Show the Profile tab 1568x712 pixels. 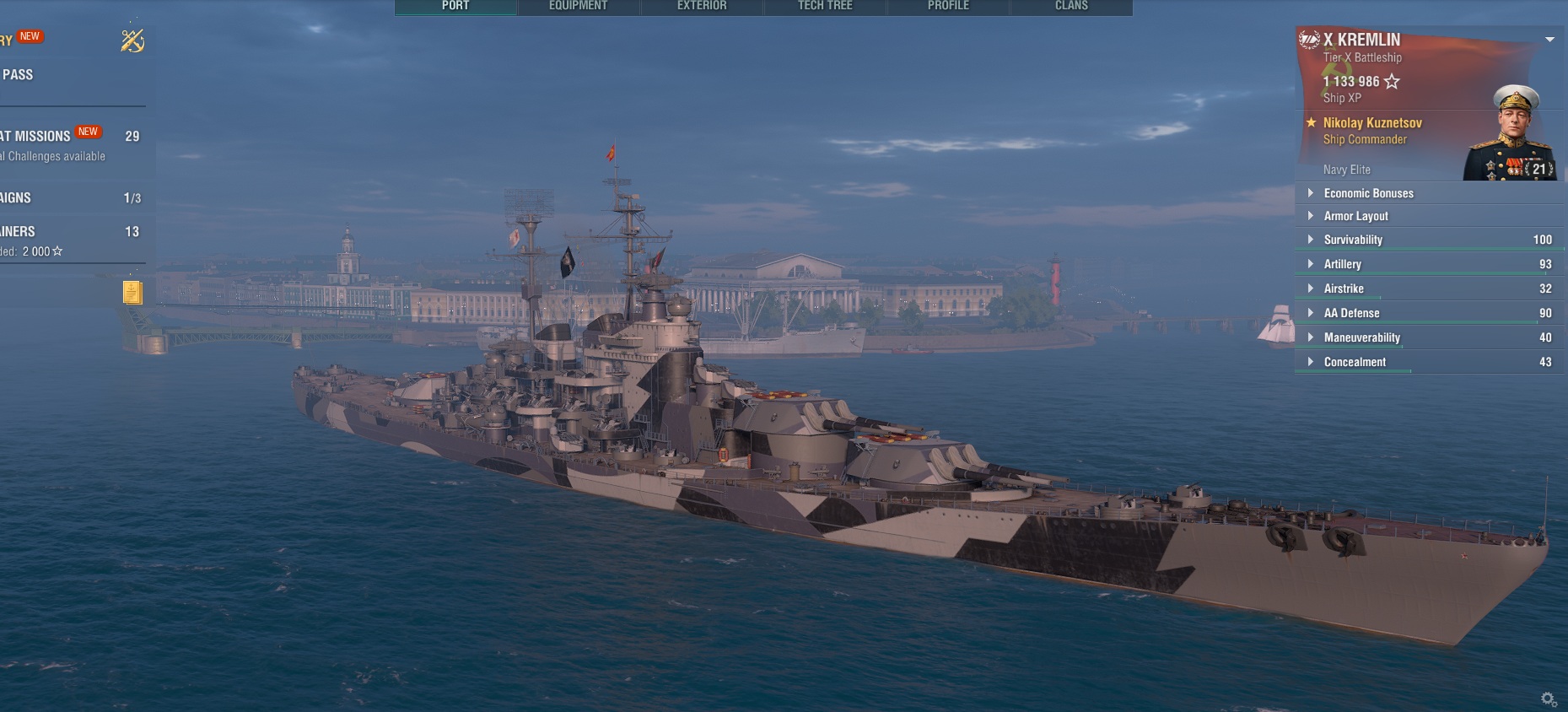click(948, 6)
